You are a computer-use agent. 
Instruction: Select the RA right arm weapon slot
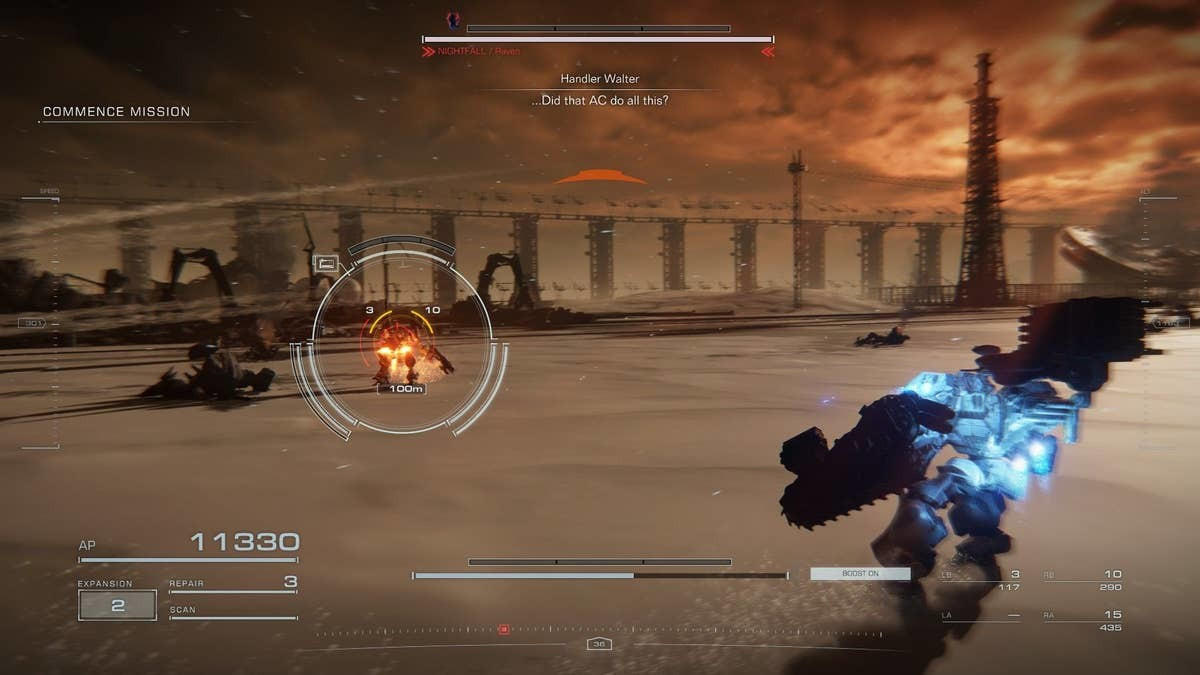point(1082,620)
